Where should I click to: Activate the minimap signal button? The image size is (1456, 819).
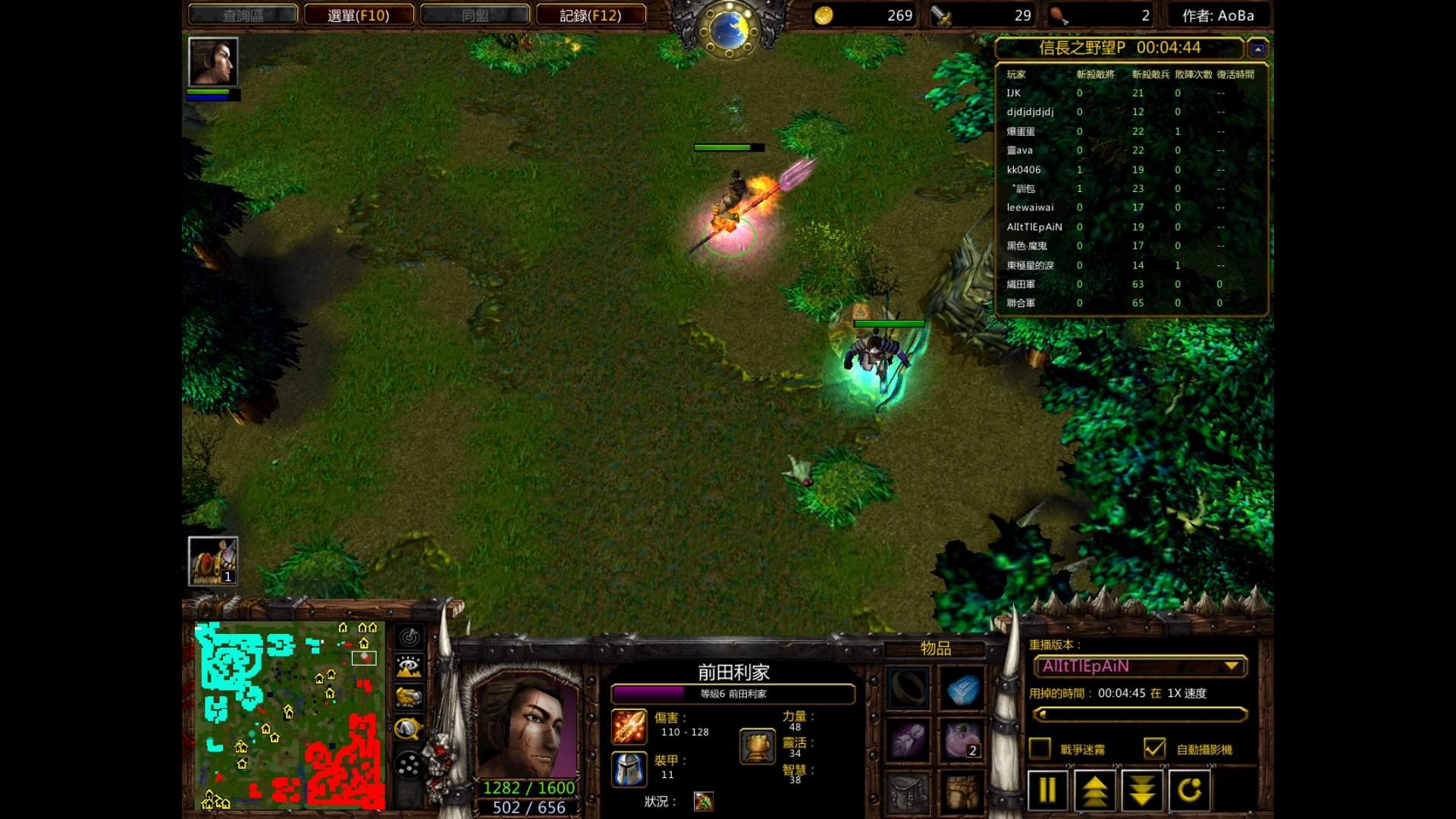tap(409, 637)
